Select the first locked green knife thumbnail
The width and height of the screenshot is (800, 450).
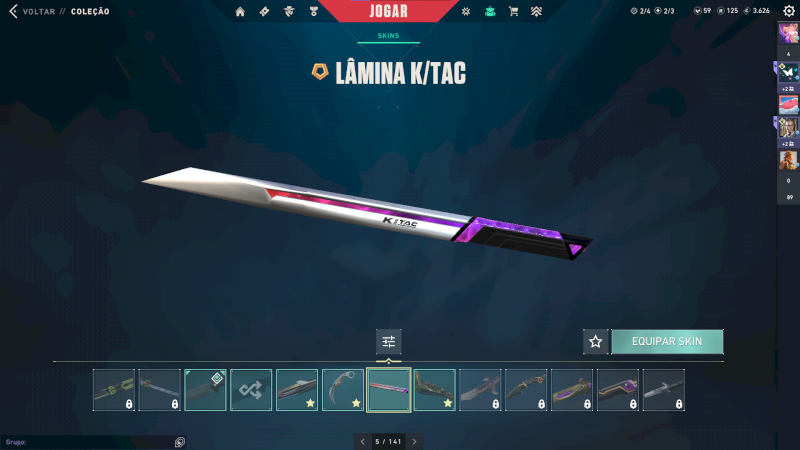pyautogui.click(x=114, y=390)
